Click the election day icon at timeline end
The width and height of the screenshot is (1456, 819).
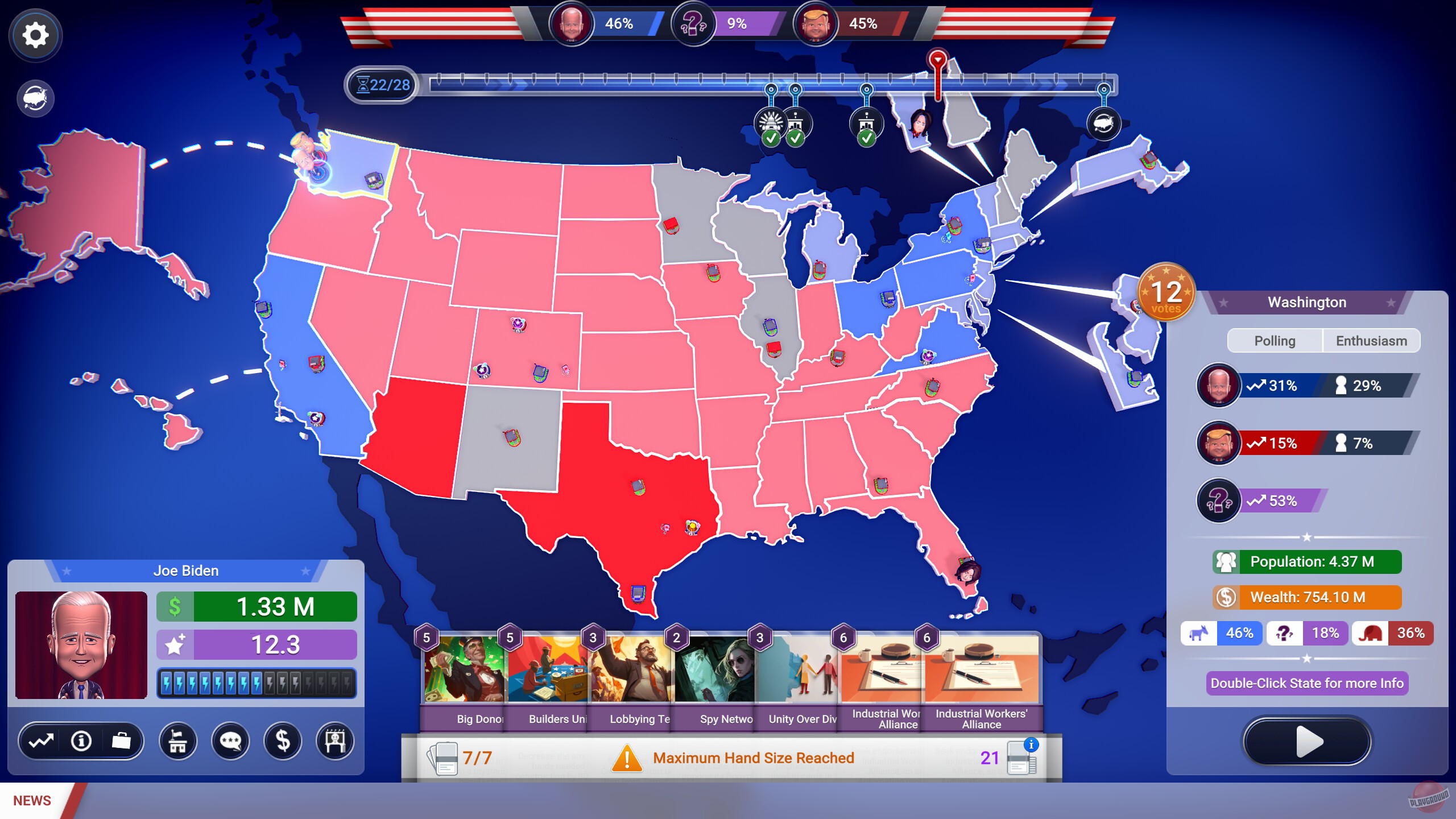[1103, 123]
